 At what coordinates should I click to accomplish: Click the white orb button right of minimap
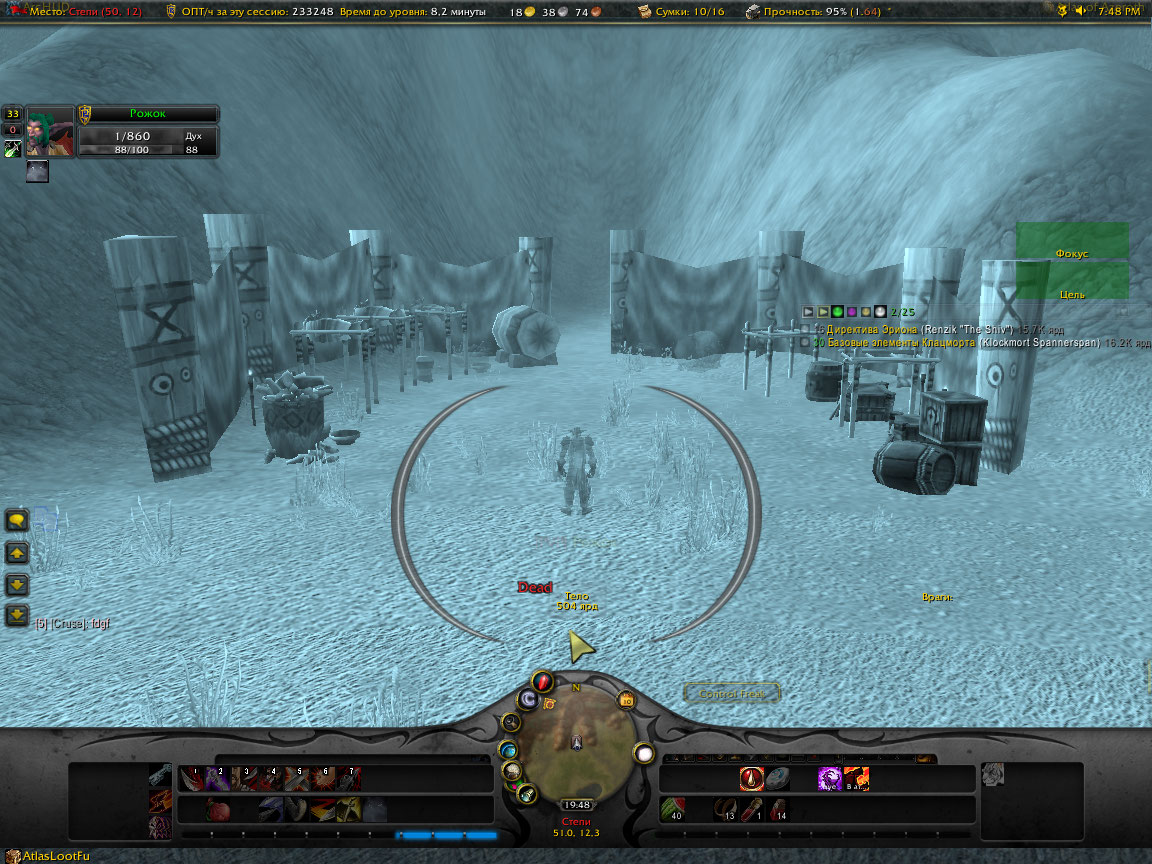[x=644, y=754]
